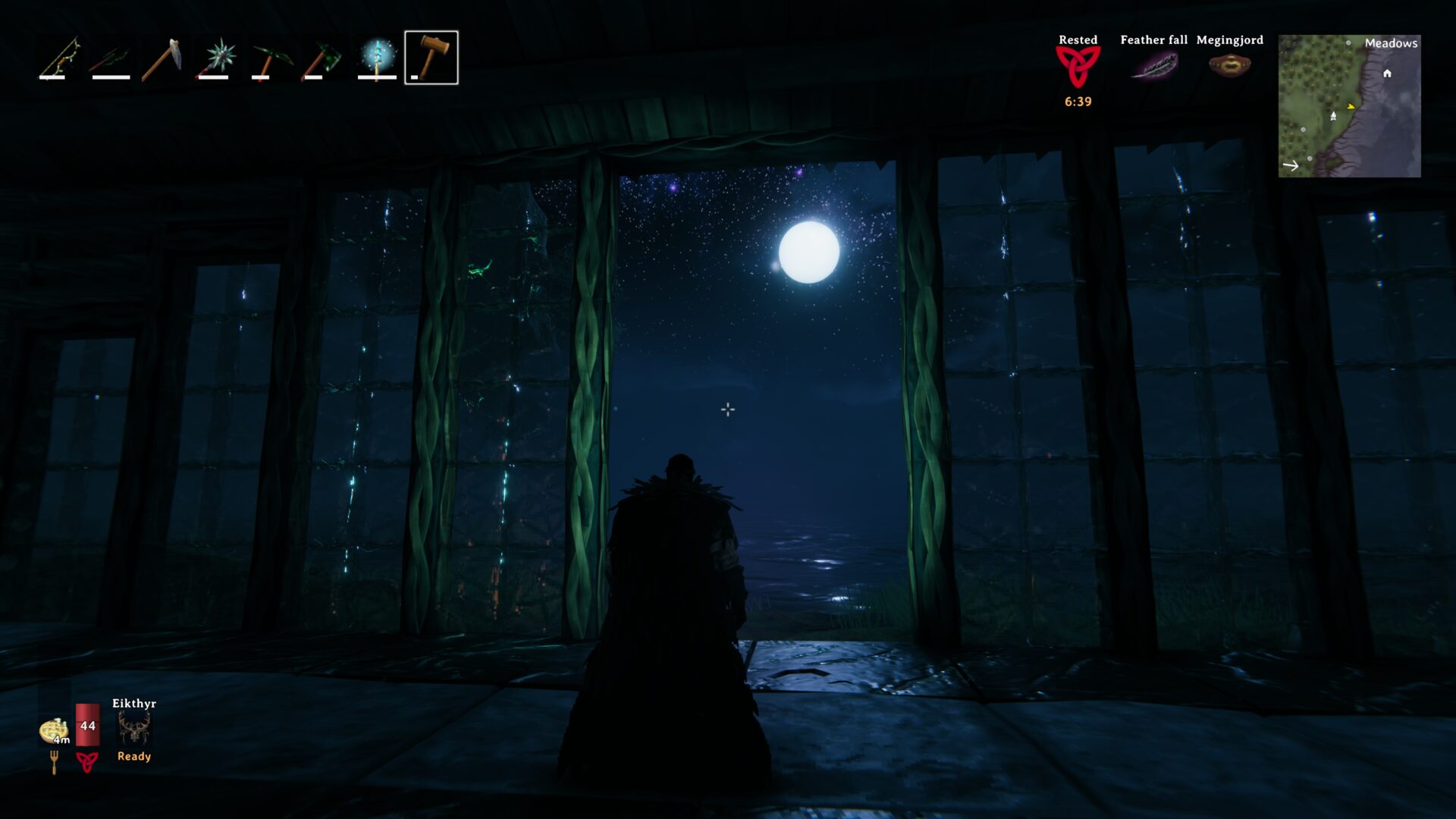The image size is (1456, 819).
Task: Select the bow in the hotbar
Action: coord(60,58)
